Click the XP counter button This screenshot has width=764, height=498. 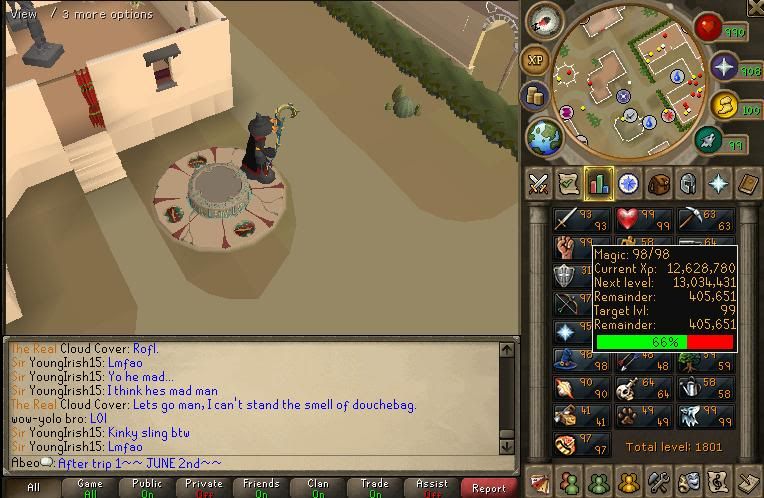pos(536,60)
